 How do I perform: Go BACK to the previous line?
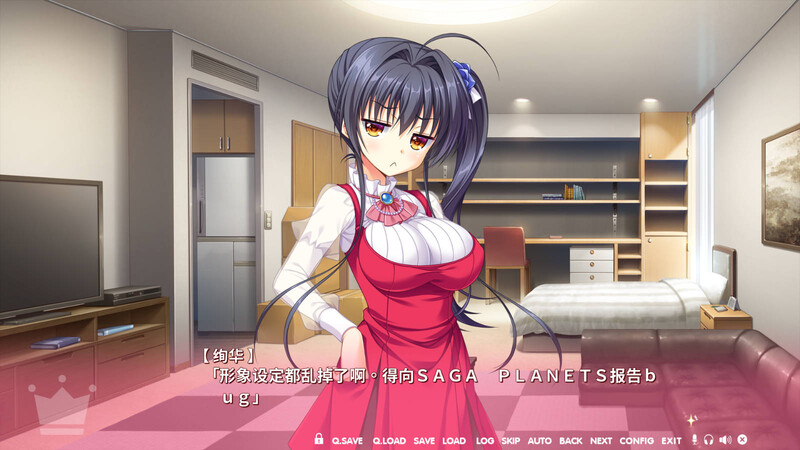570,440
